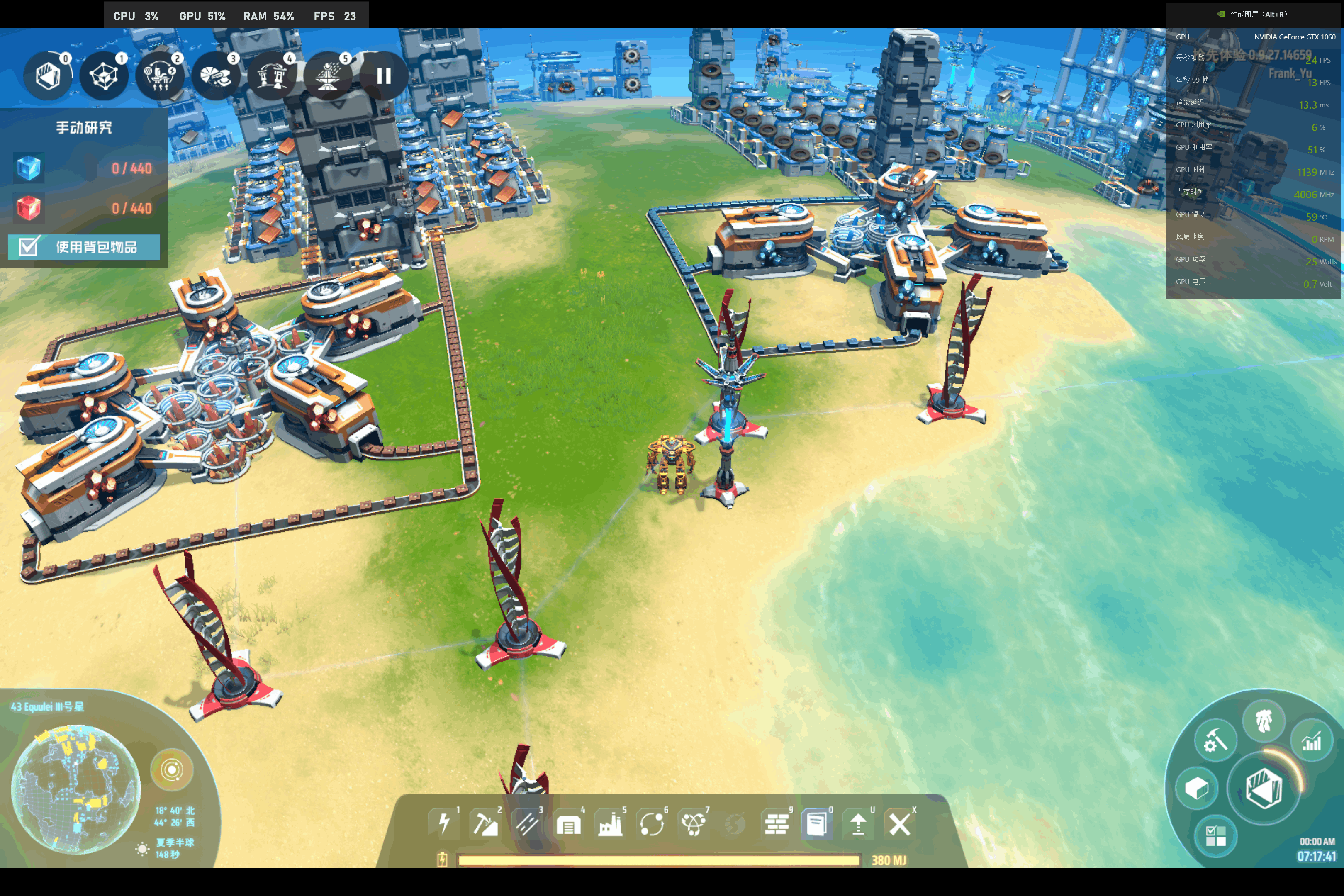Open the orbit transport build category
The image size is (1344, 896).
point(652,824)
